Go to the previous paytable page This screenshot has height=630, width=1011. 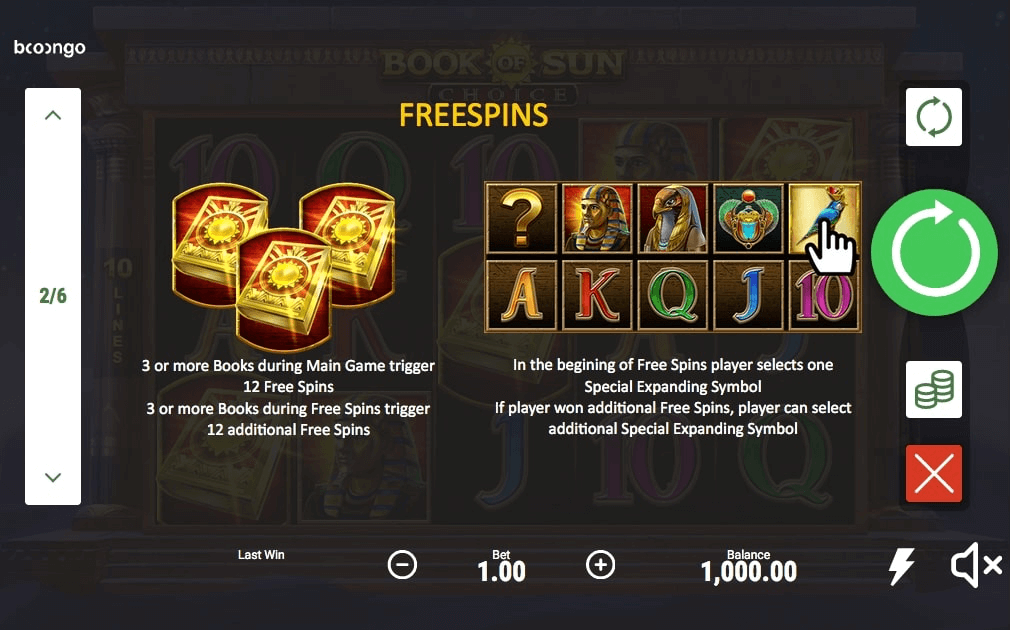(x=53, y=116)
